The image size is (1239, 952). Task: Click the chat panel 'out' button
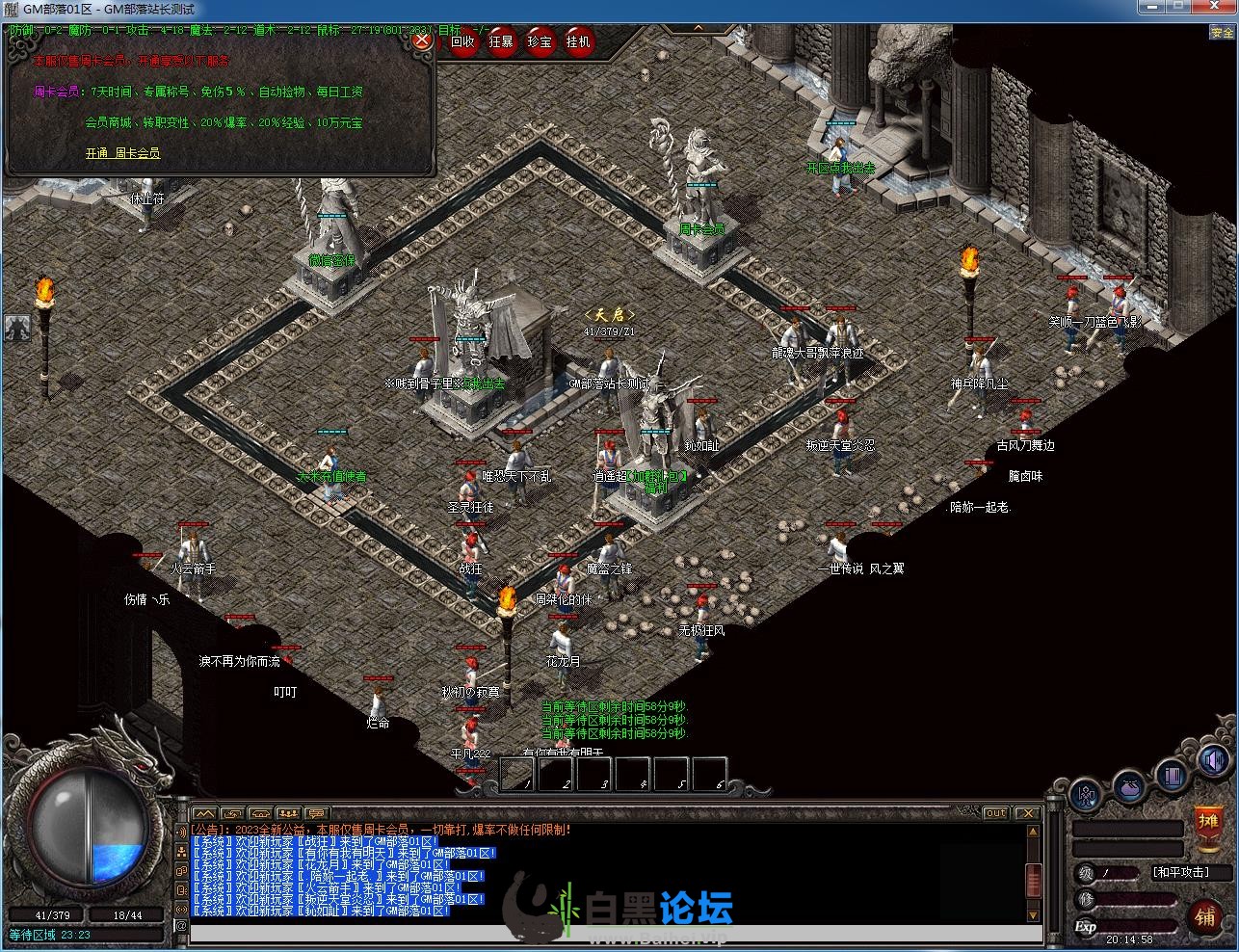click(996, 813)
